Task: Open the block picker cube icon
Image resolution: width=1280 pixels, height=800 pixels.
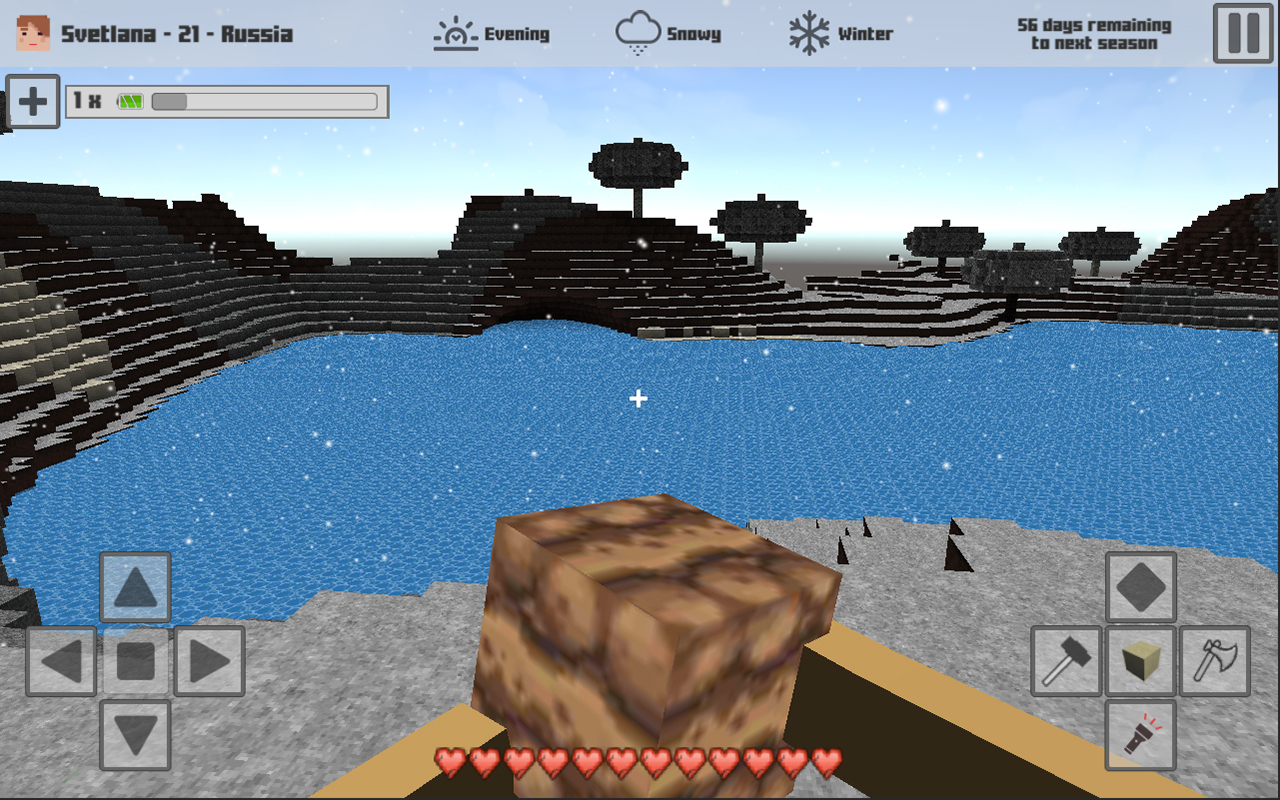Action: pos(1140,662)
